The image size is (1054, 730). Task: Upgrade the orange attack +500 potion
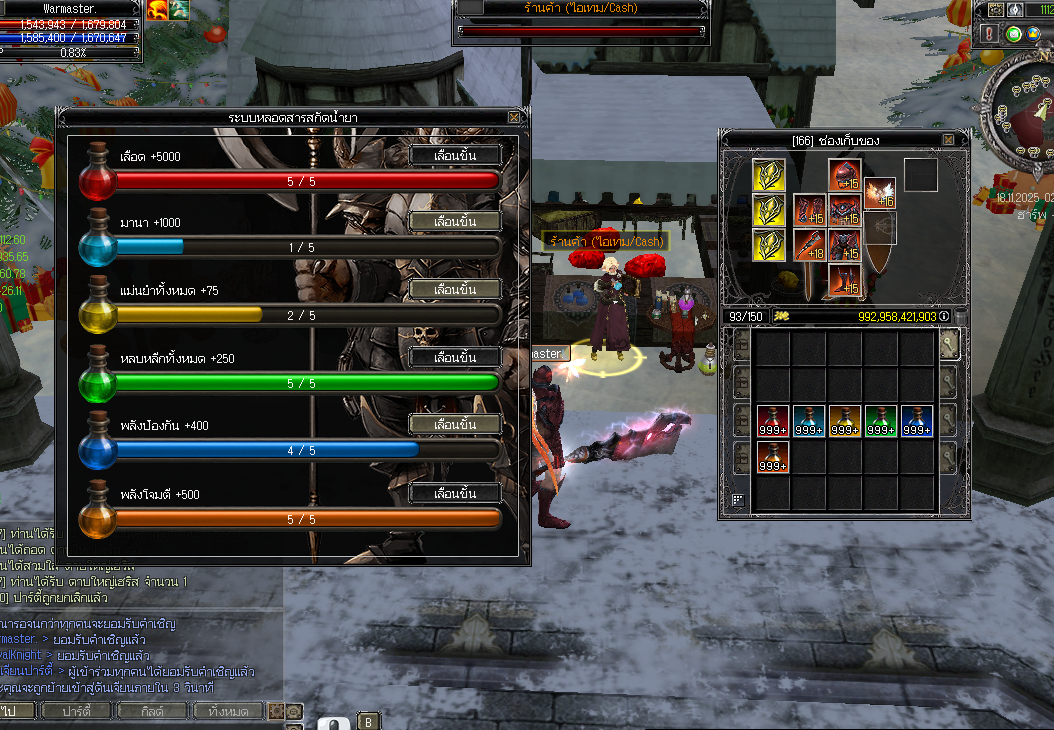pyautogui.click(x=455, y=493)
